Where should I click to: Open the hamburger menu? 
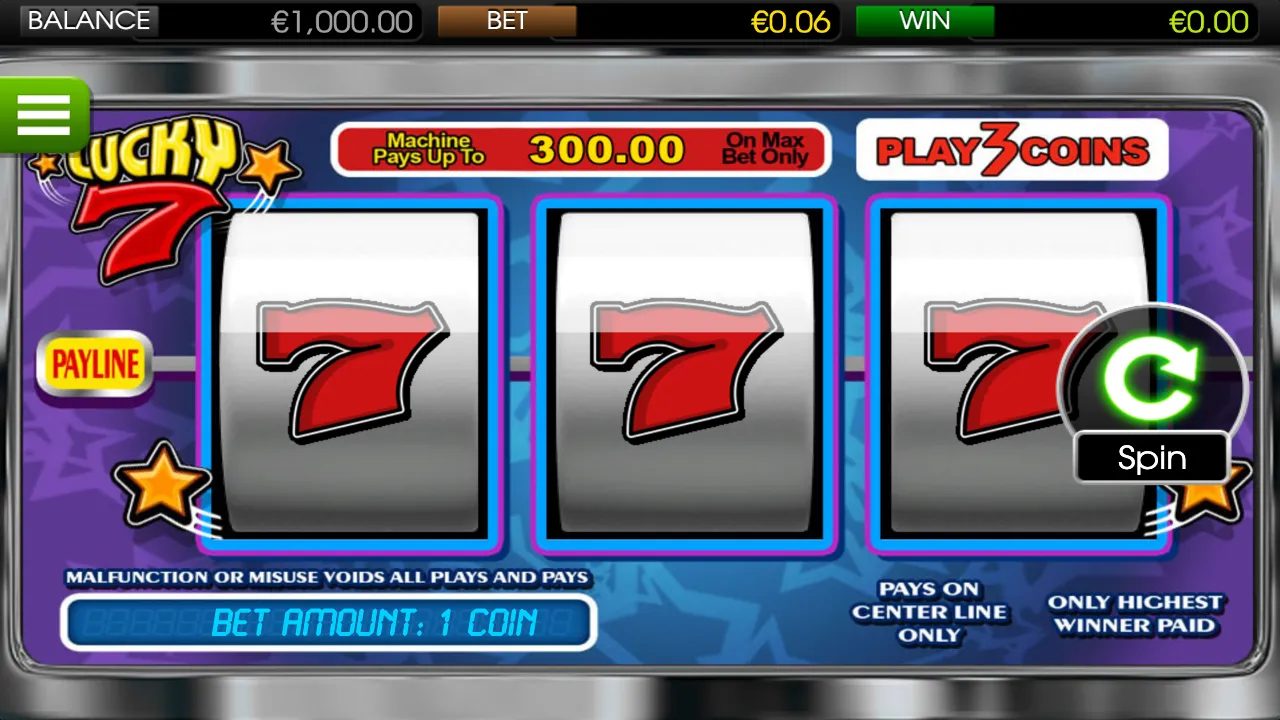click(44, 113)
